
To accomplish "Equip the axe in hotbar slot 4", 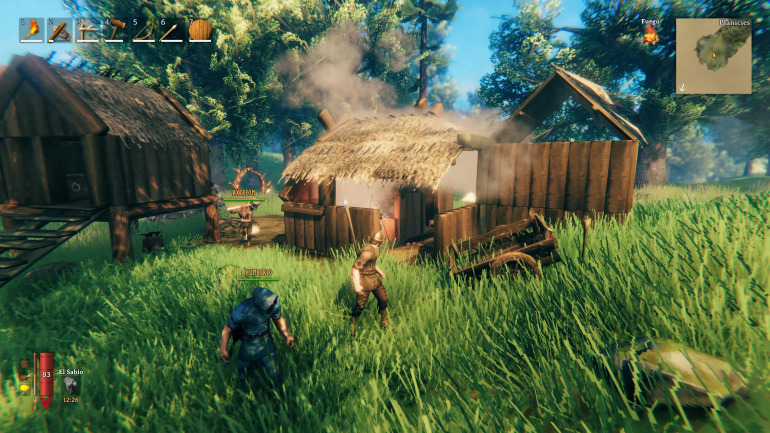I will point(116,31).
